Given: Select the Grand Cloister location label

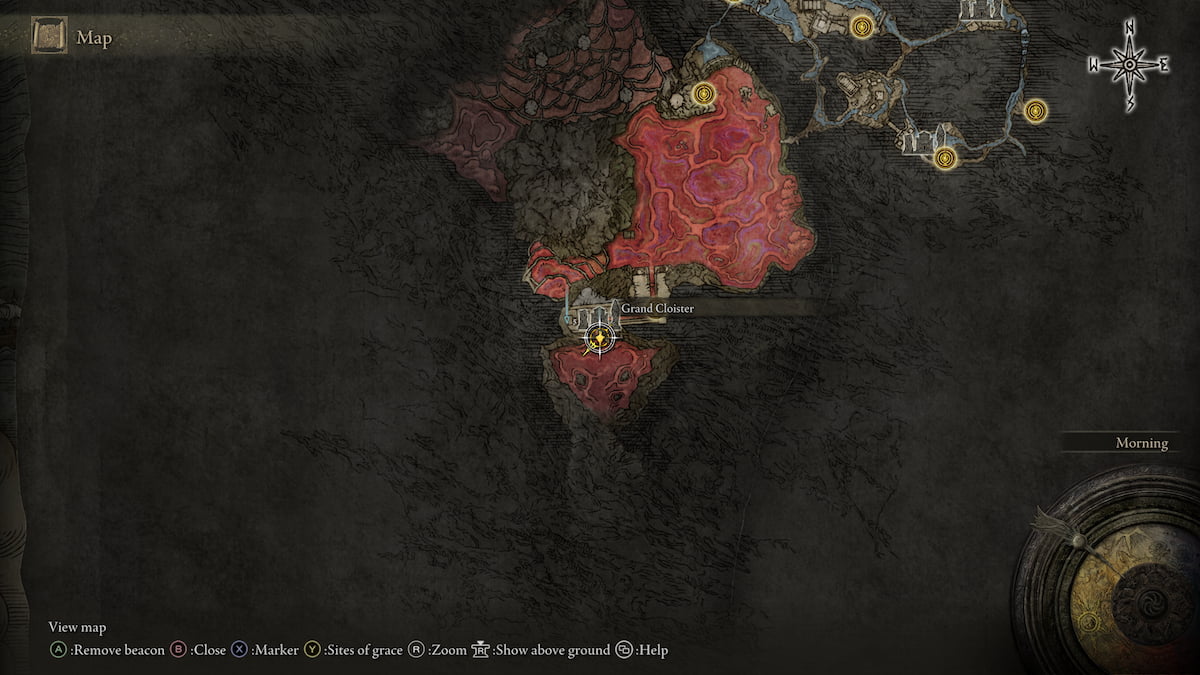Looking at the screenshot, I should click(x=657, y=309).
